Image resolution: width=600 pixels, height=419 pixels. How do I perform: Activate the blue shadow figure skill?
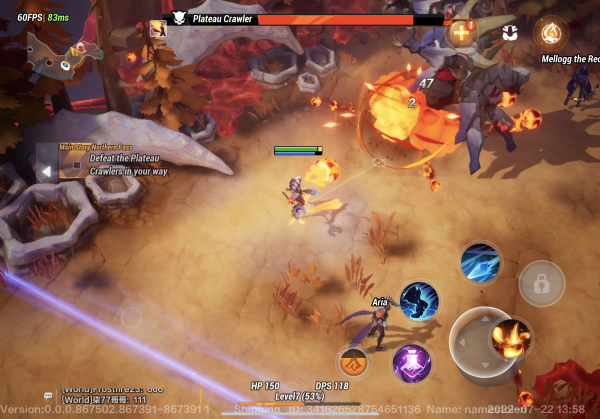pos(419,300)
